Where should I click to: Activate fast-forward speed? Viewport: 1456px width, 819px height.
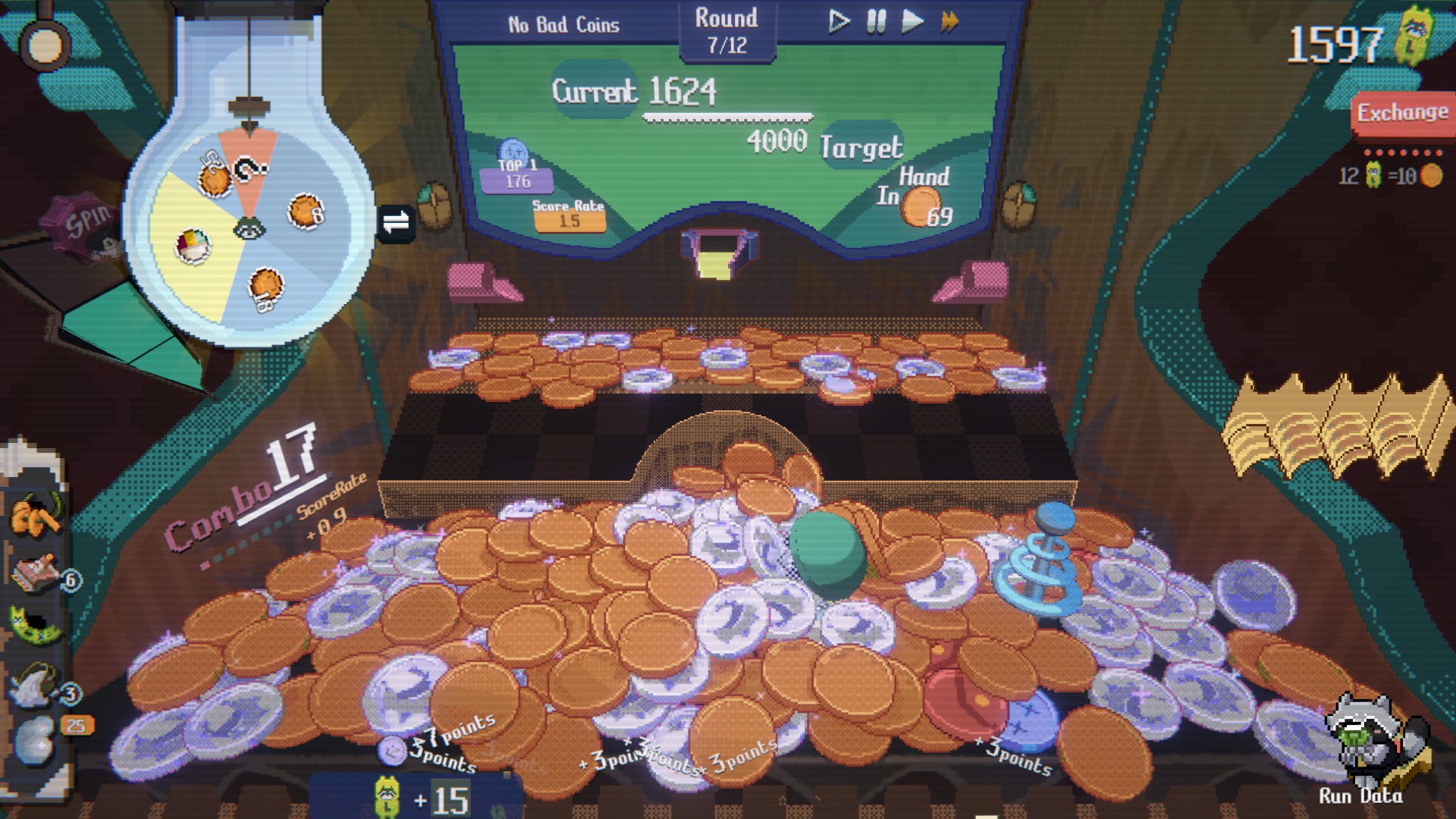coord(949,22)
